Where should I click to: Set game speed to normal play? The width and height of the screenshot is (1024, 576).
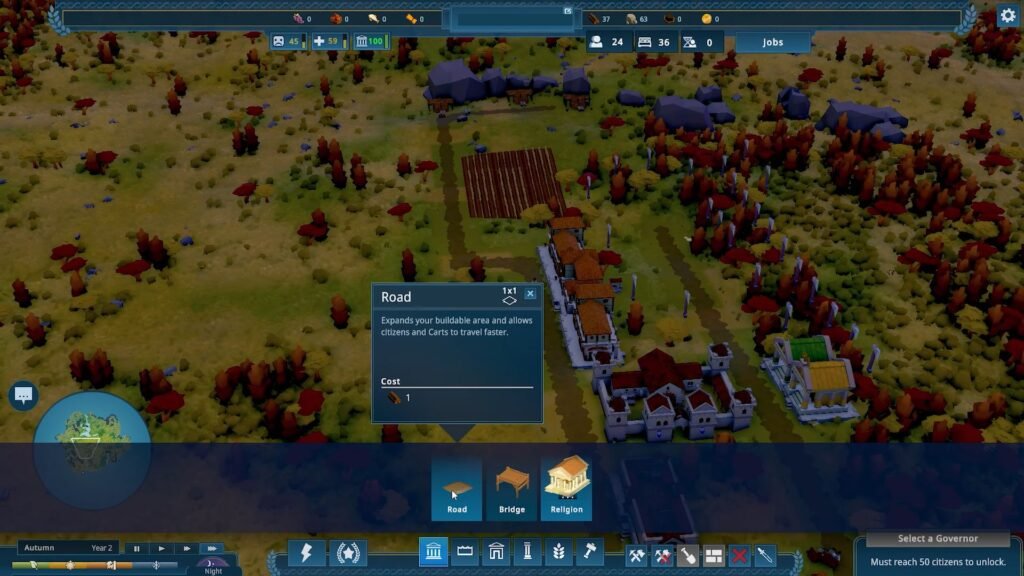pos(161,548)
